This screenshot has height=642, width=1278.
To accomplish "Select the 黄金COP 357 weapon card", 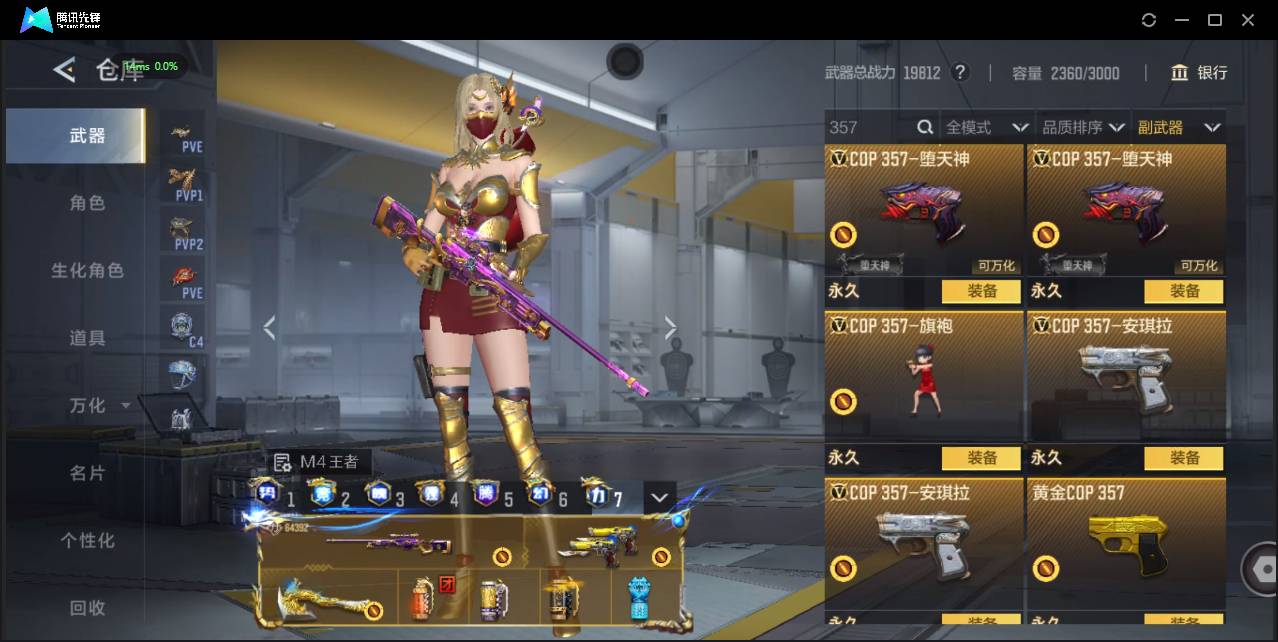I will pyautogui.click(x=1126, y=545).
